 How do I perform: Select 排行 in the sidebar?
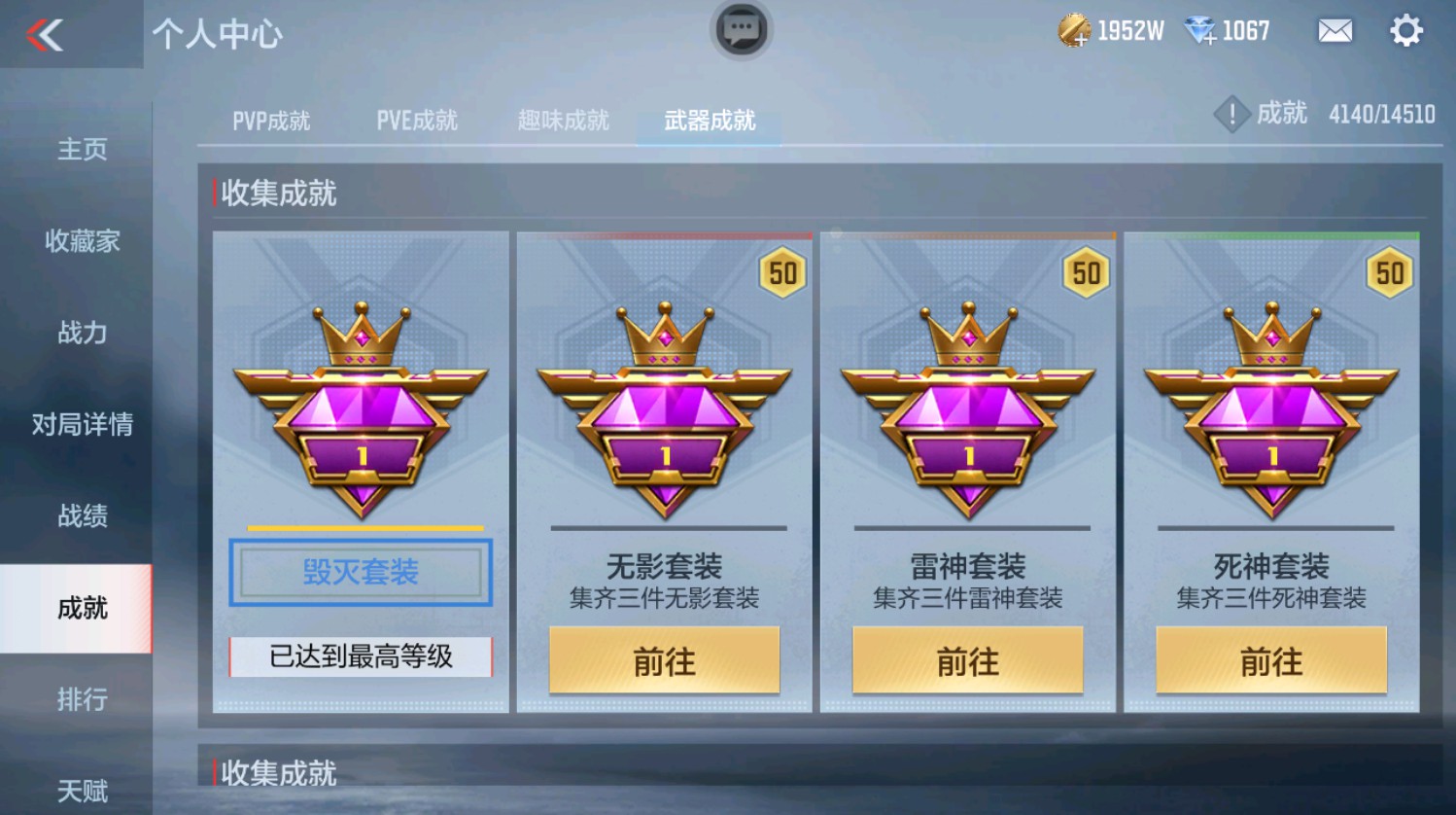(x=84, y=701)
